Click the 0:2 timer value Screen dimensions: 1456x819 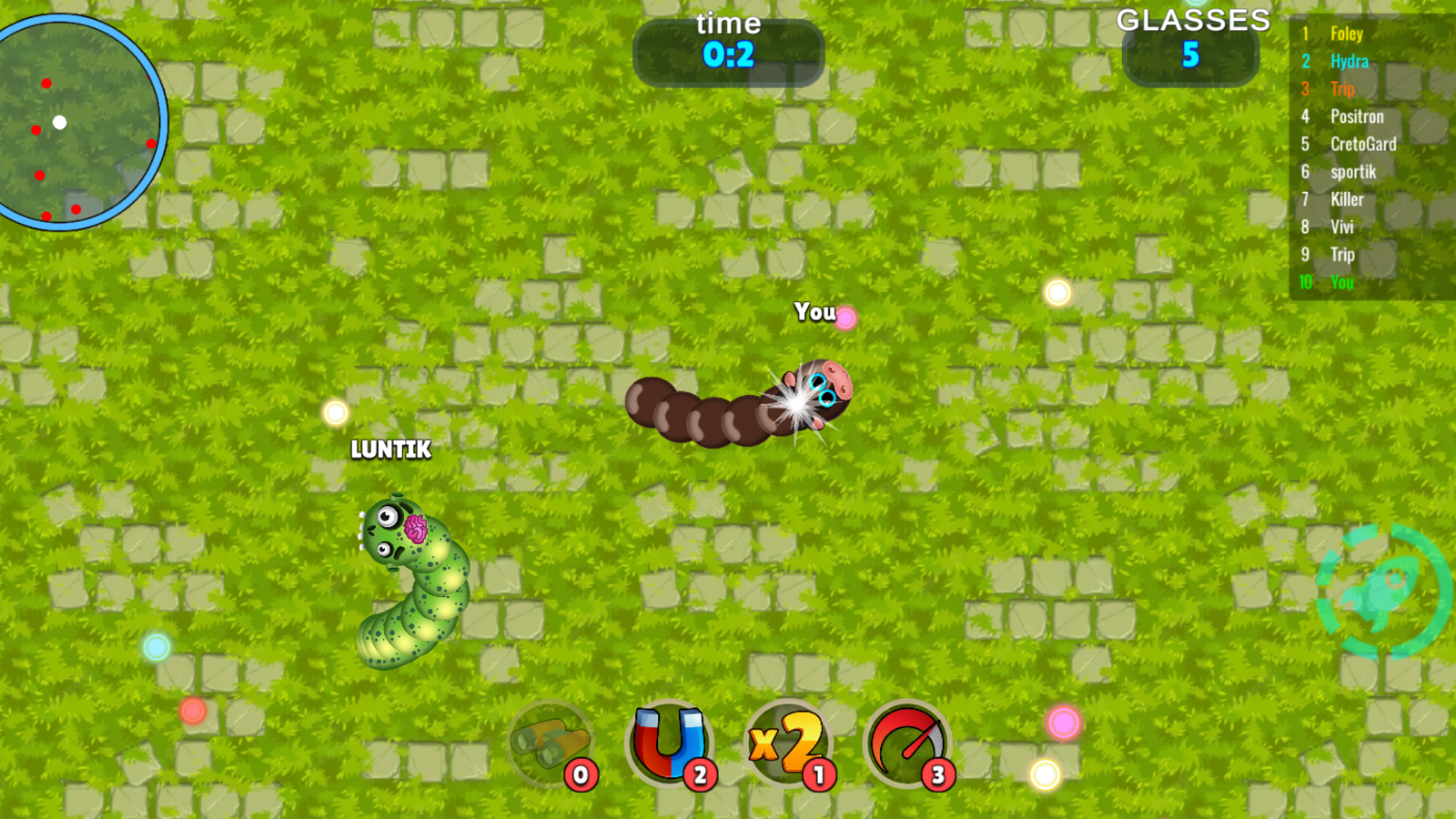click(x=727, y=55)
